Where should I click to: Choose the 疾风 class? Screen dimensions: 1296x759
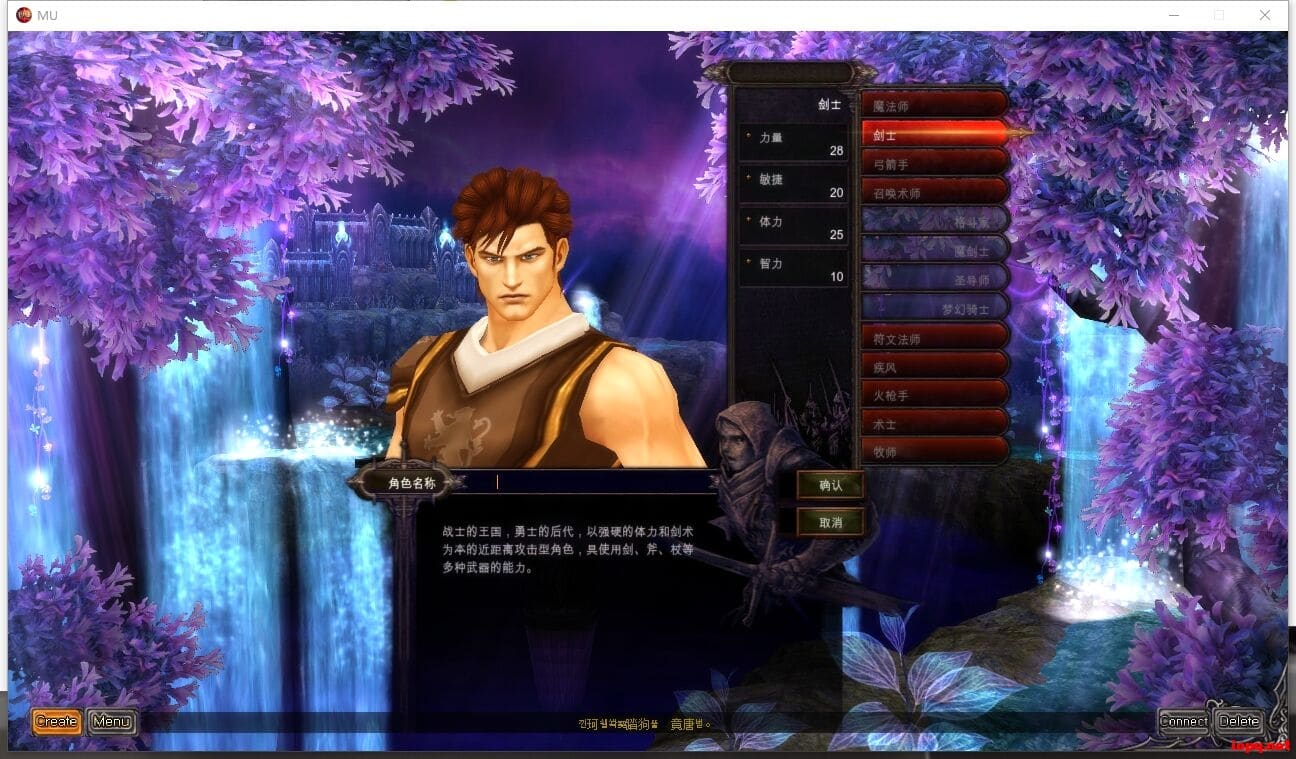(x=933, y=366)
